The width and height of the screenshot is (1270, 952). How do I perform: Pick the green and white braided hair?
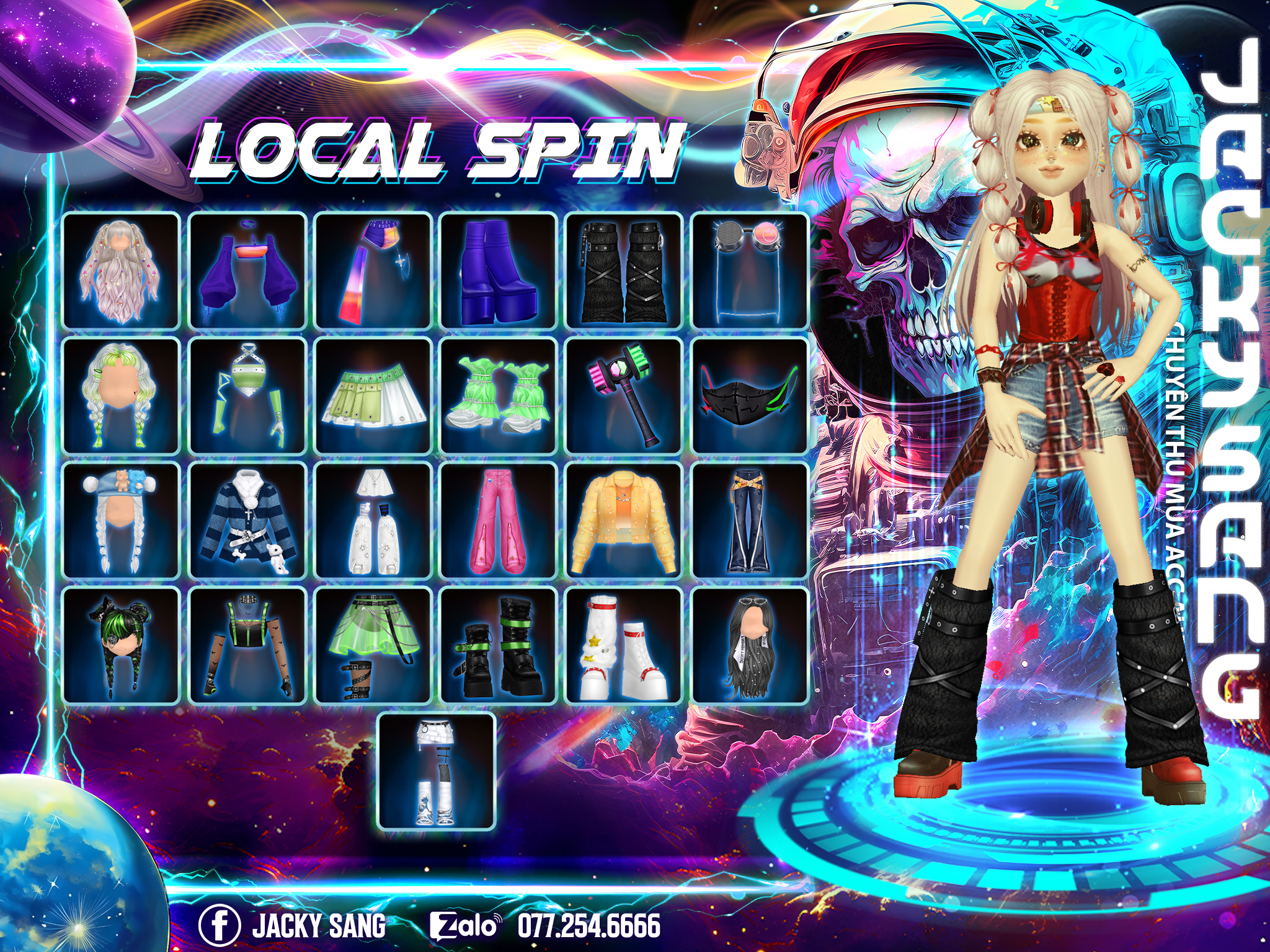click(x=122, y=396)
